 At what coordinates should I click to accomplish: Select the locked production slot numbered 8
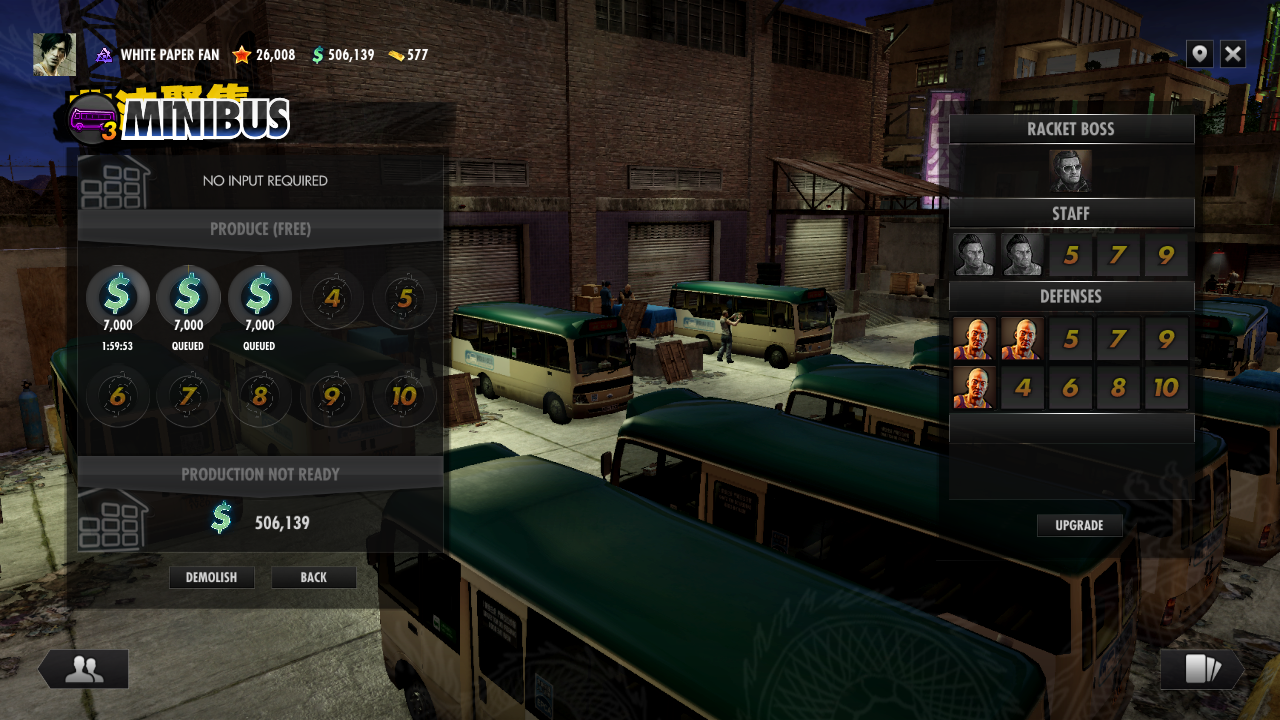click(260, 397)
